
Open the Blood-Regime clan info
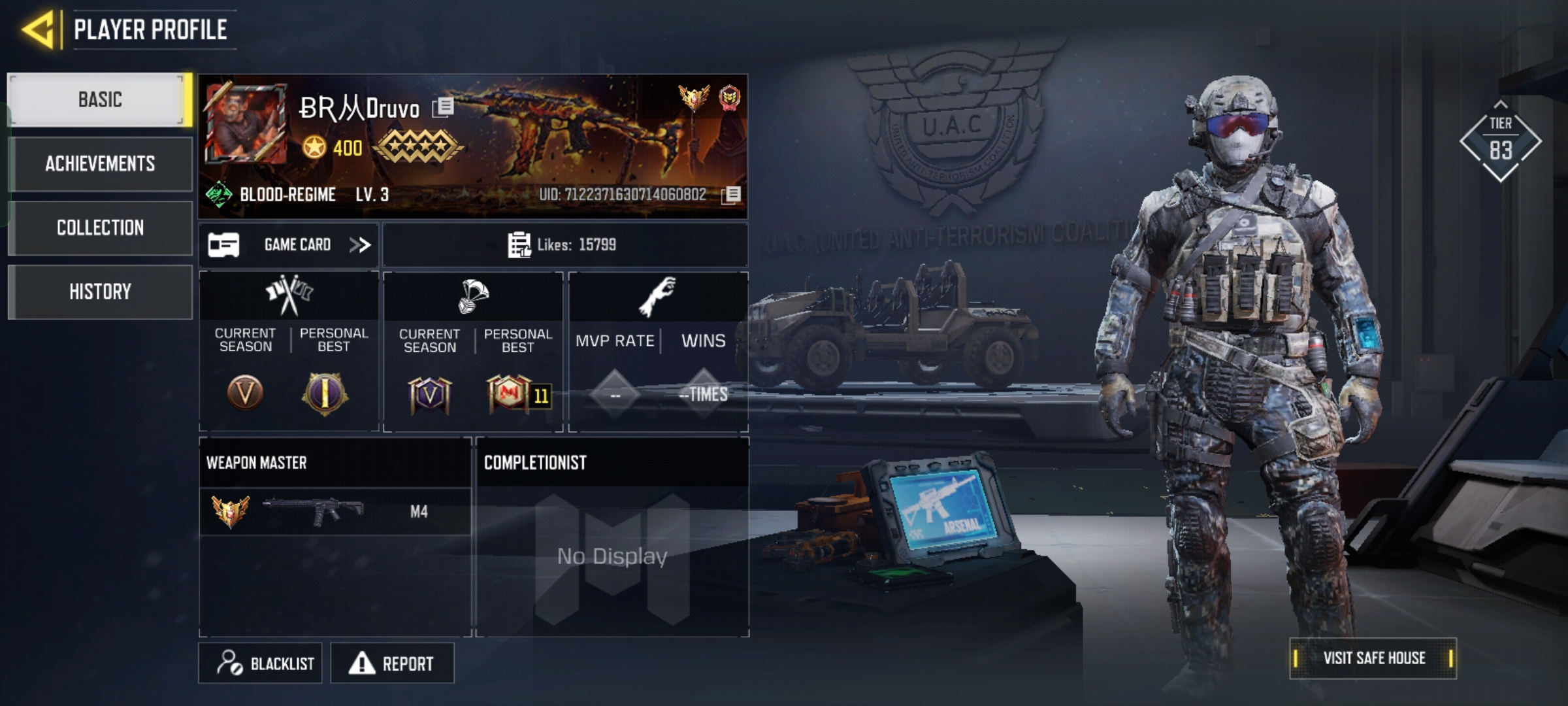[x=286, y=195]
